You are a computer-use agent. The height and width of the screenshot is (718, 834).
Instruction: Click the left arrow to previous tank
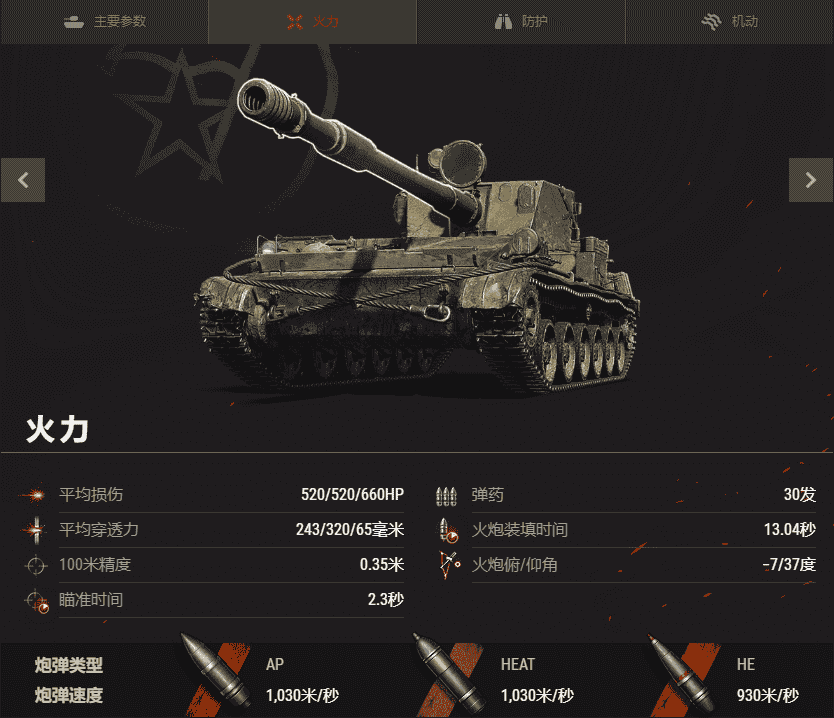[x=23, y=180]
